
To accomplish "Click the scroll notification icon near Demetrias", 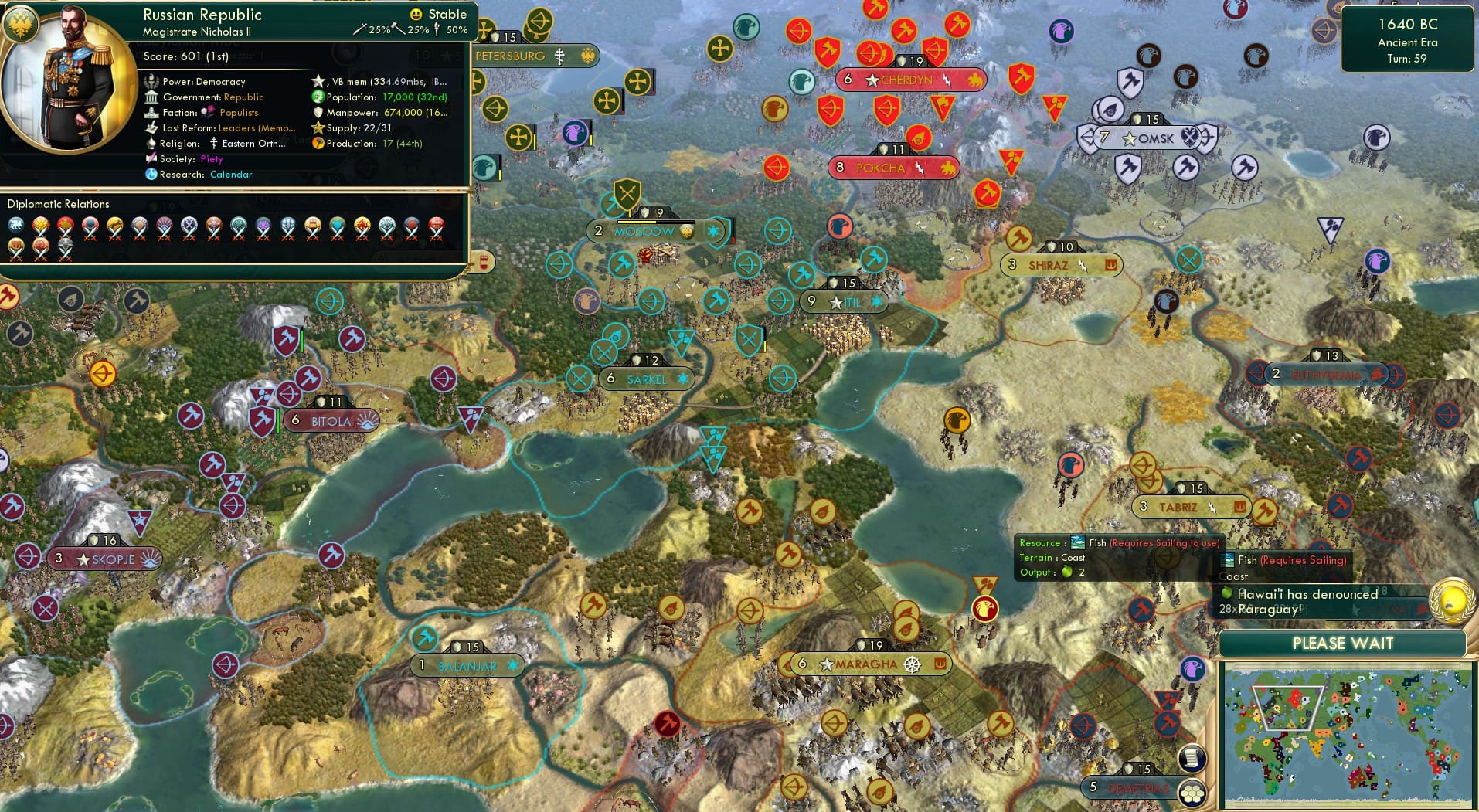I will [1192, 759].
